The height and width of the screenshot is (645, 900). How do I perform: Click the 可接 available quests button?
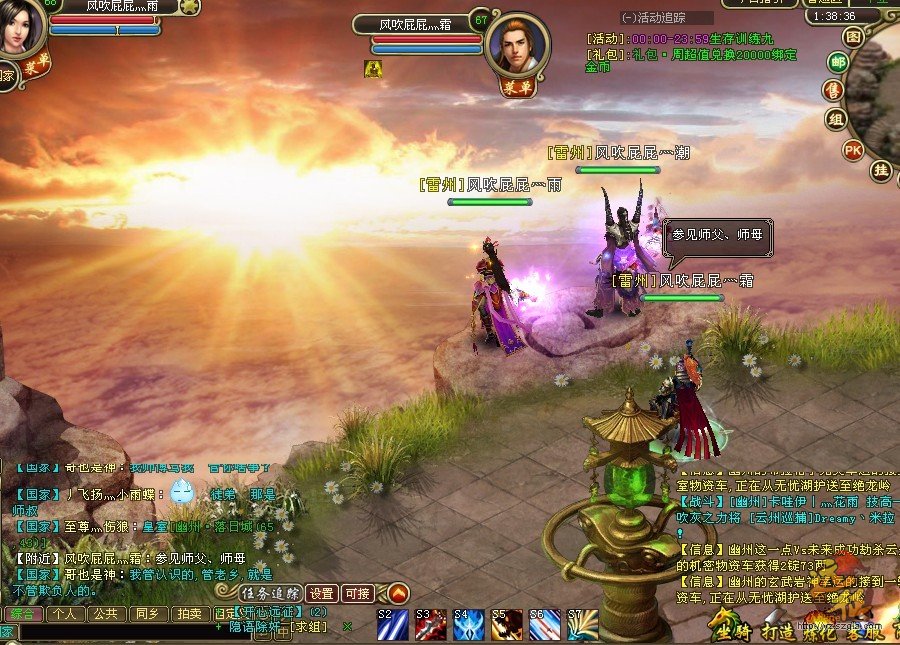357,593
